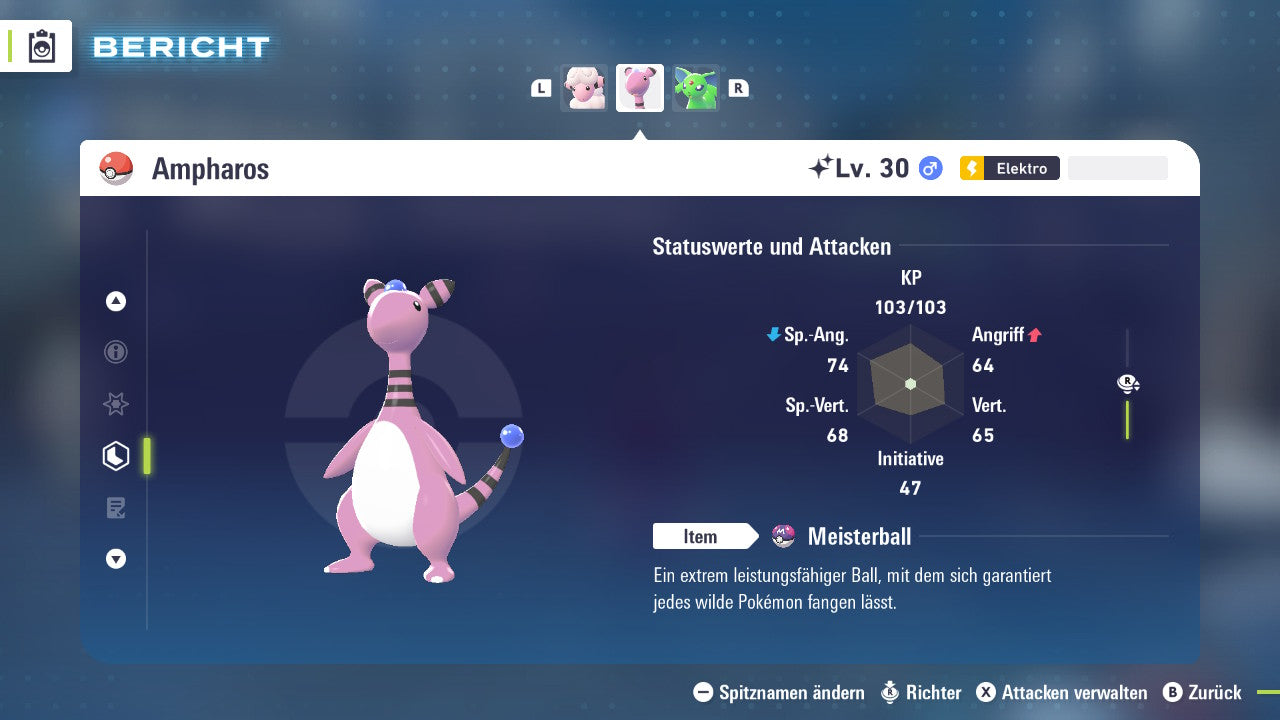This screenshot has width=1280, height=720.
Task: Click the shiny star icon next to level
Action: click(817, 165)
